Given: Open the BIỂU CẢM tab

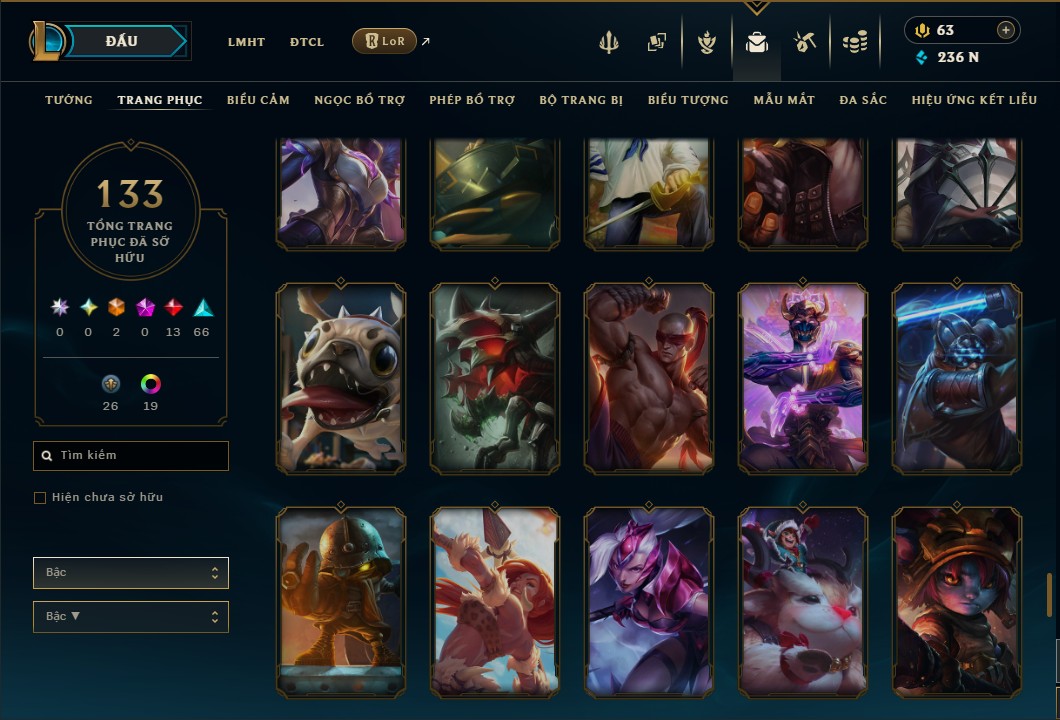Looking at the screenshot, I should point(258,100).
